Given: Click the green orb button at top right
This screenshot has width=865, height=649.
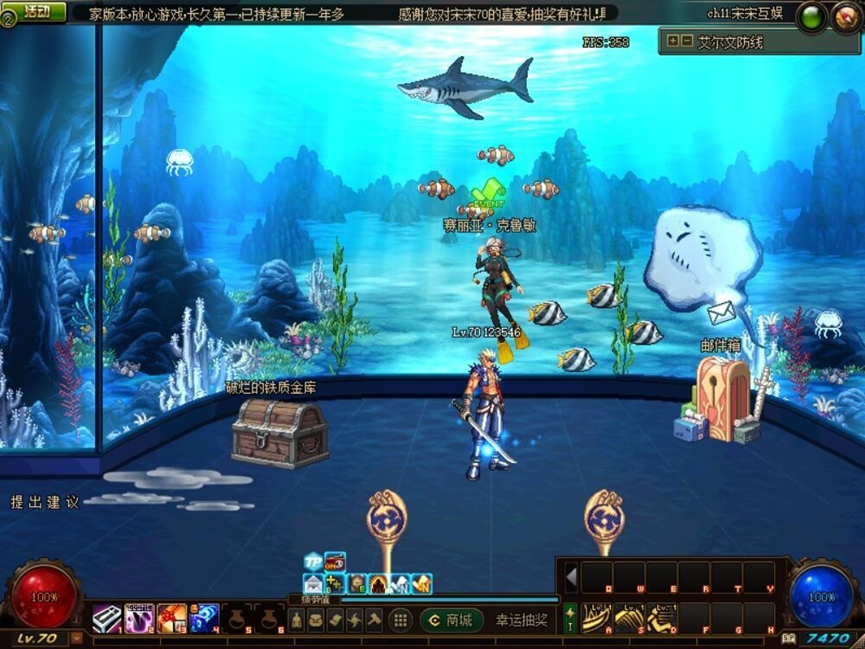Looking at the screenshot, I should click(811, 17).
